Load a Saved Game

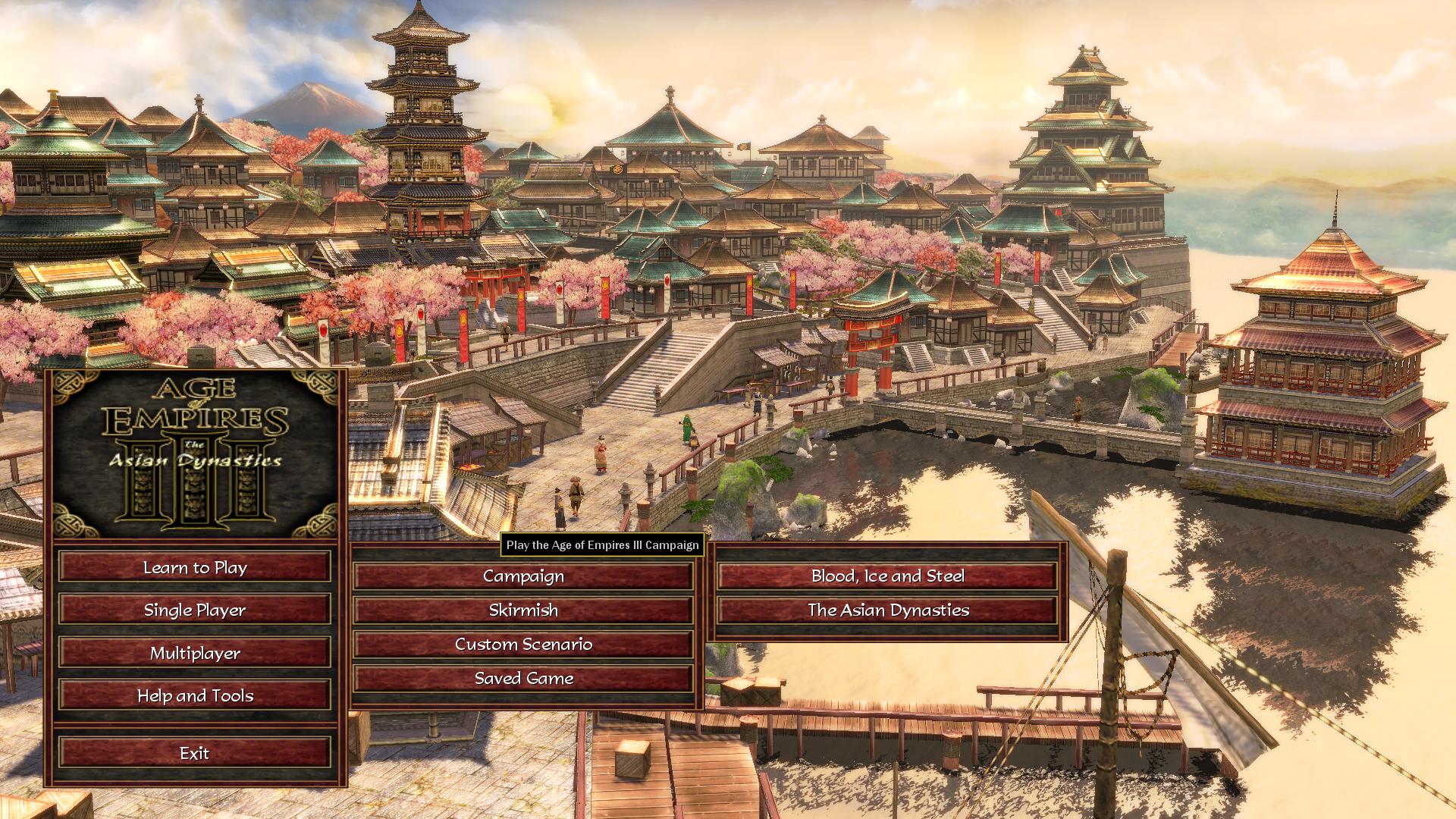tap(523, 679)
